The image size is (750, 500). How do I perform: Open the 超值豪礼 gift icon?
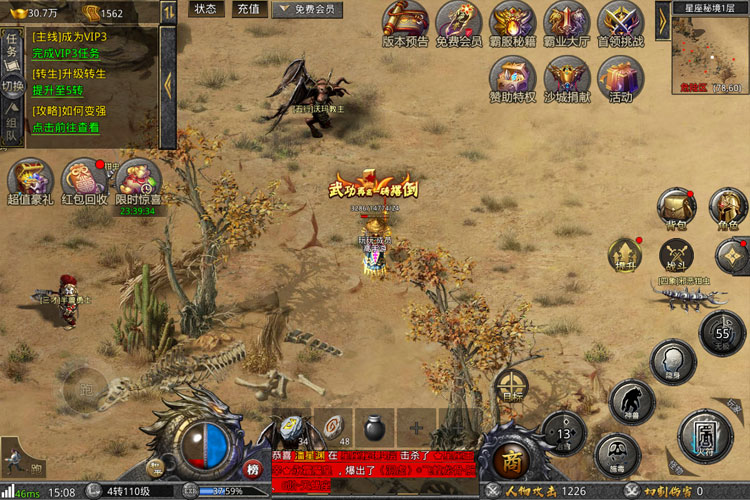point(30,180)
